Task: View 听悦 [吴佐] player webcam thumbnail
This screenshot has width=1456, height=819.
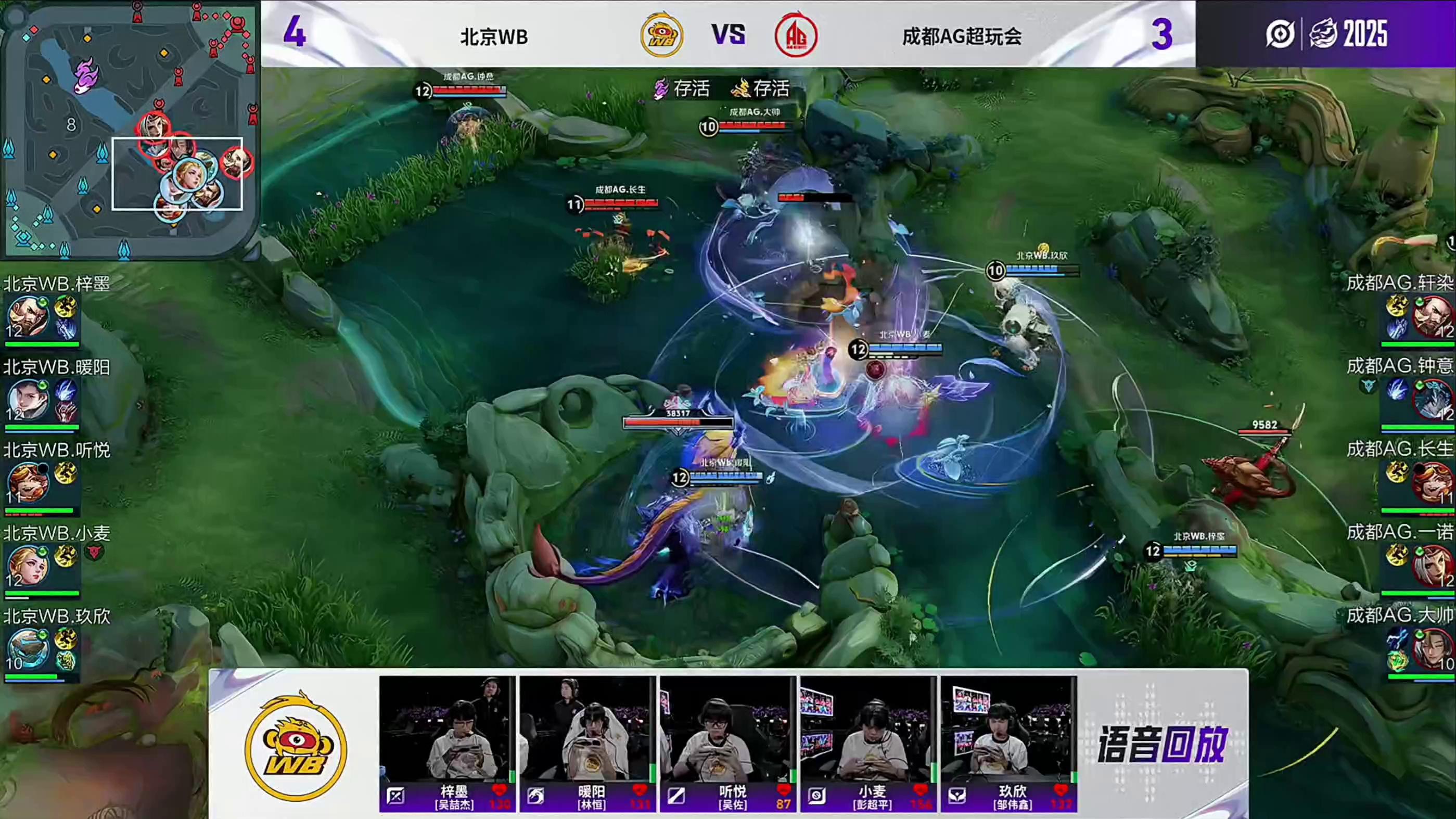Action: pos(728,729)
